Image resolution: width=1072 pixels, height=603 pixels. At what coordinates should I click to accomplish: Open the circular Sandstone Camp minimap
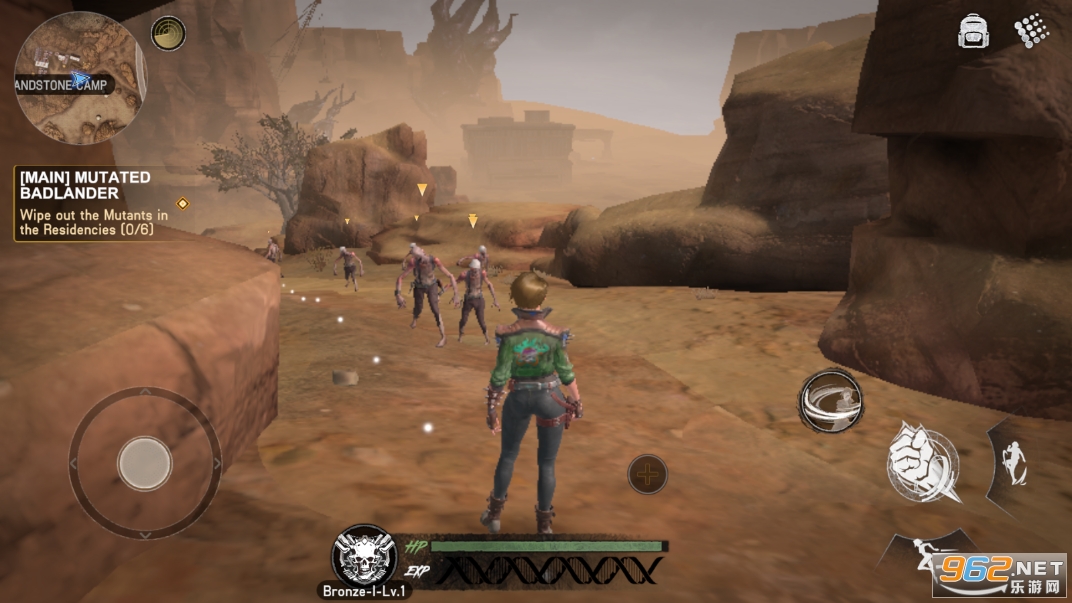80,77
